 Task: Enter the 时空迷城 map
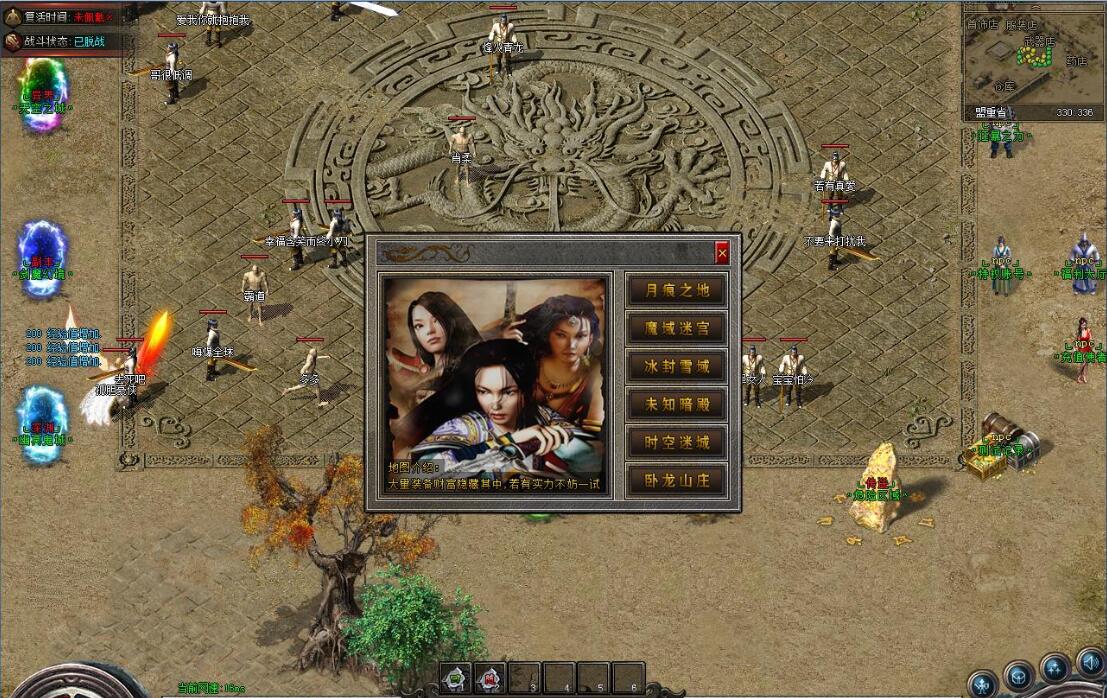pyautogui.click(x=676, y=442)
